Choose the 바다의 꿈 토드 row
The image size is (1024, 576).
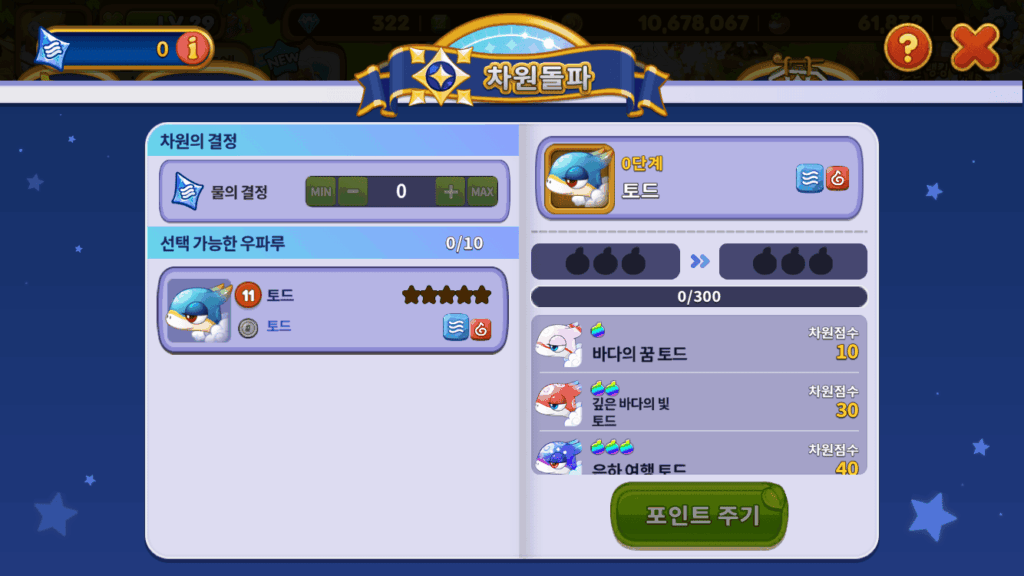pyautogui.click(x=698, y=344)
